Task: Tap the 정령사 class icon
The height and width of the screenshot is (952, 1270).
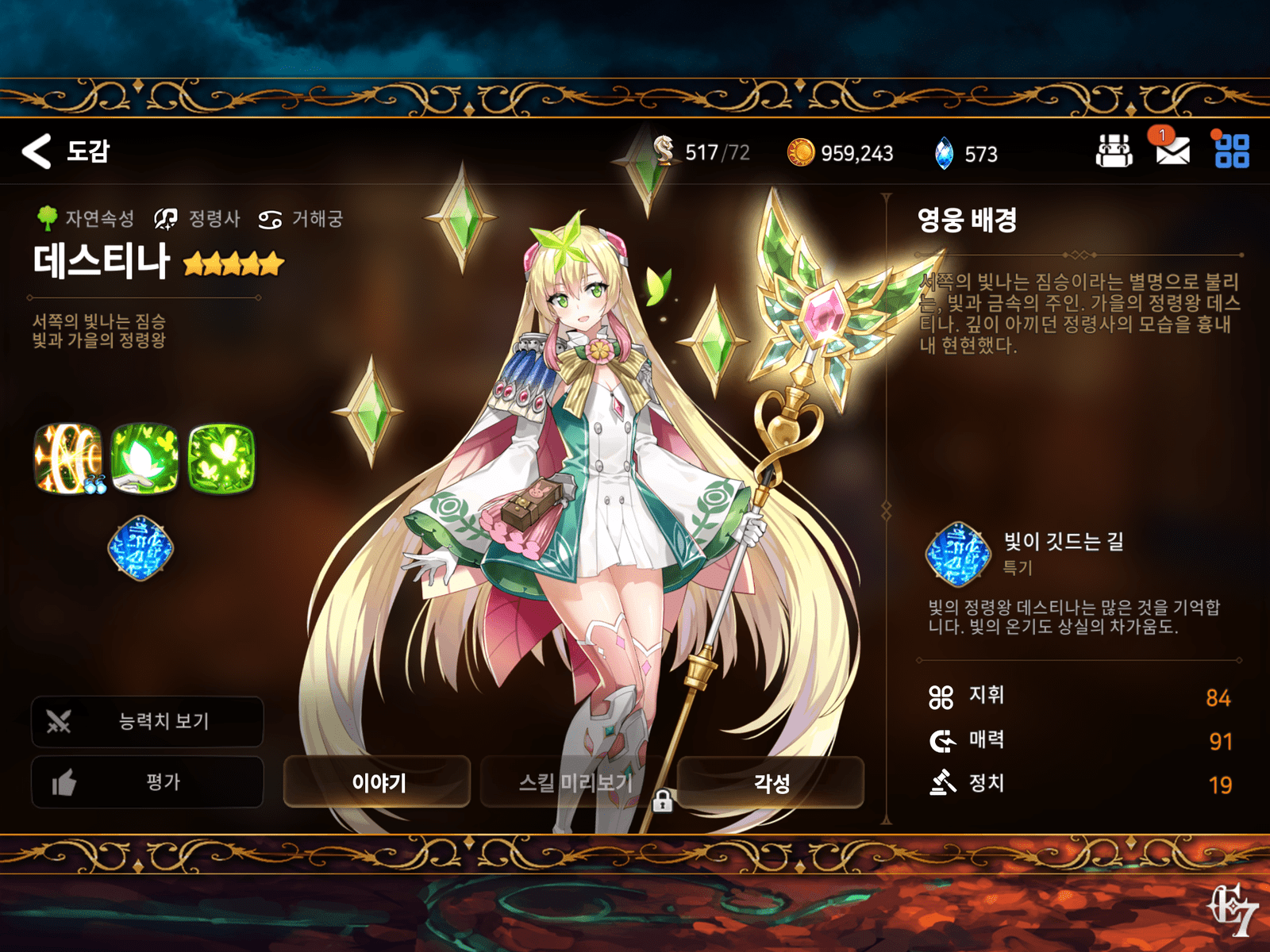Action: click(x=164, y=219)
